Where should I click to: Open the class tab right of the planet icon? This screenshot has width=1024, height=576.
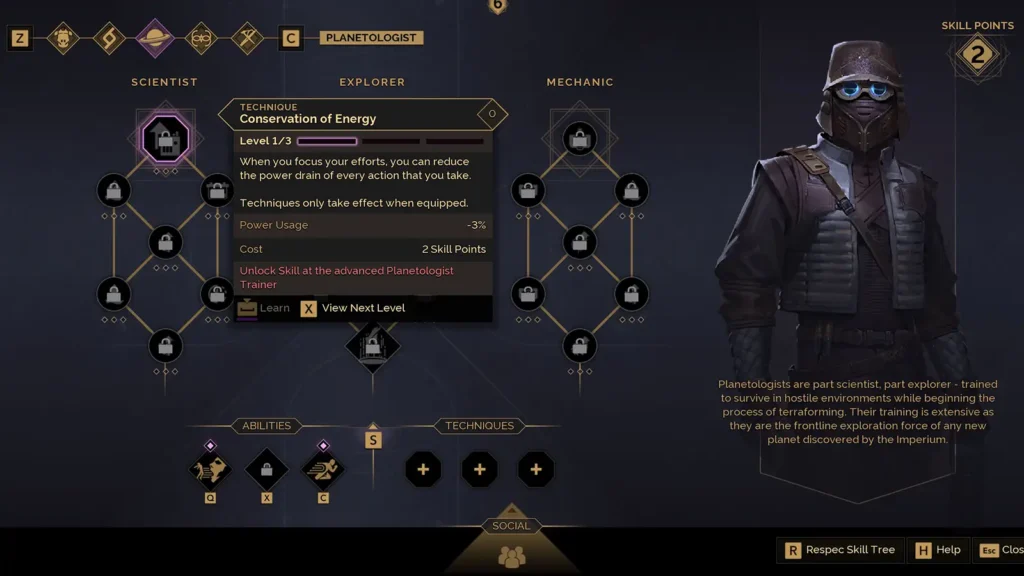[201, 38]
